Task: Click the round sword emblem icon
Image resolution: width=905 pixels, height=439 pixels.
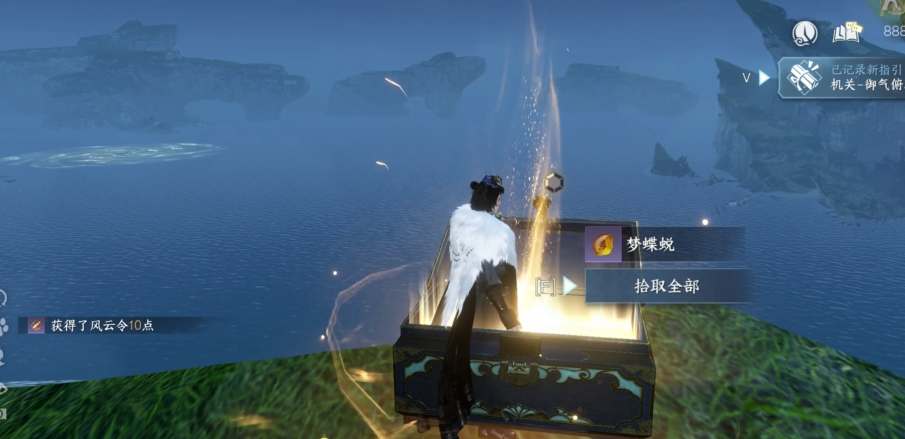Action: click(x=804, y=33)
